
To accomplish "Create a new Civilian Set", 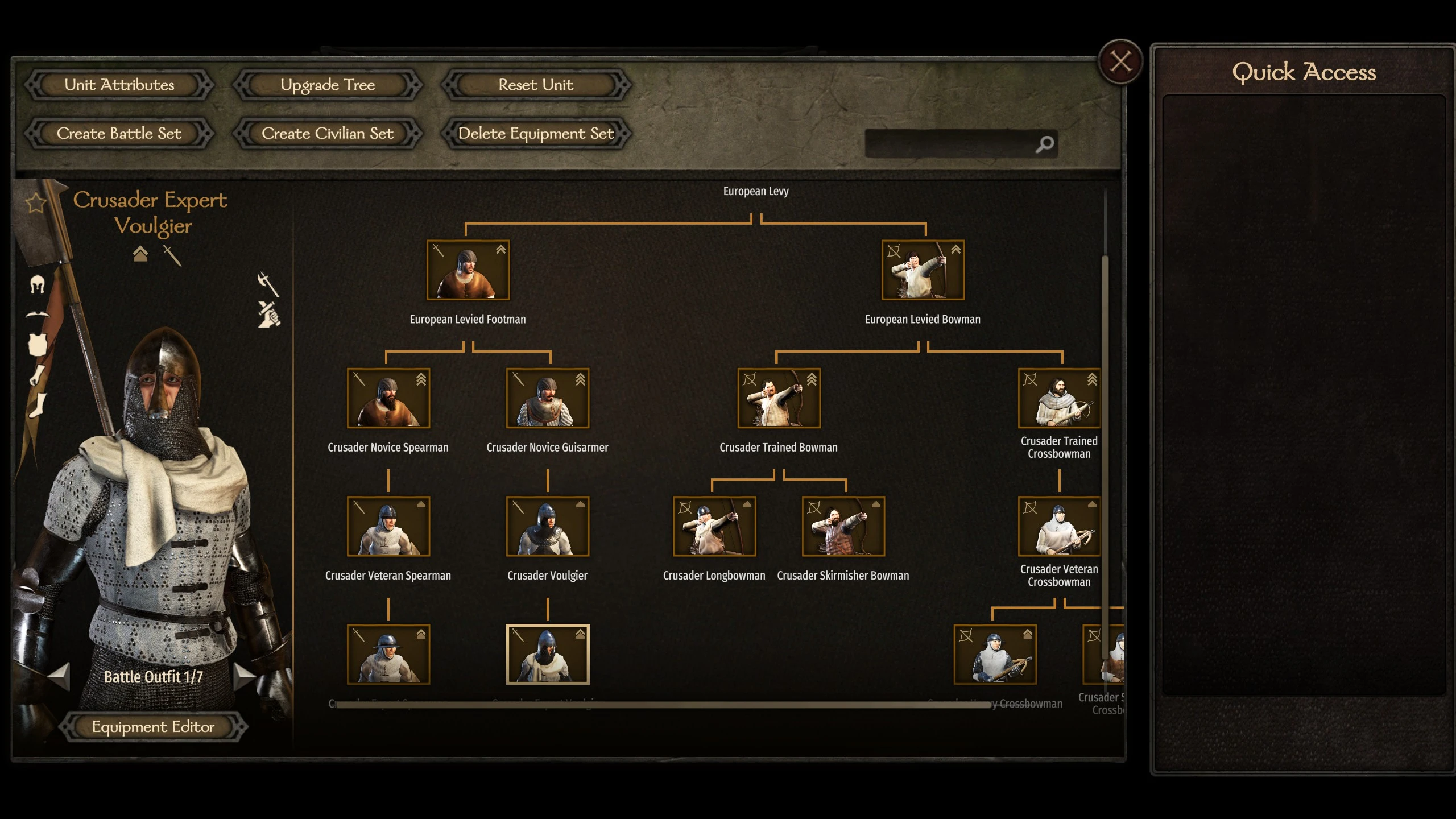I will click(x=328, y=134).
